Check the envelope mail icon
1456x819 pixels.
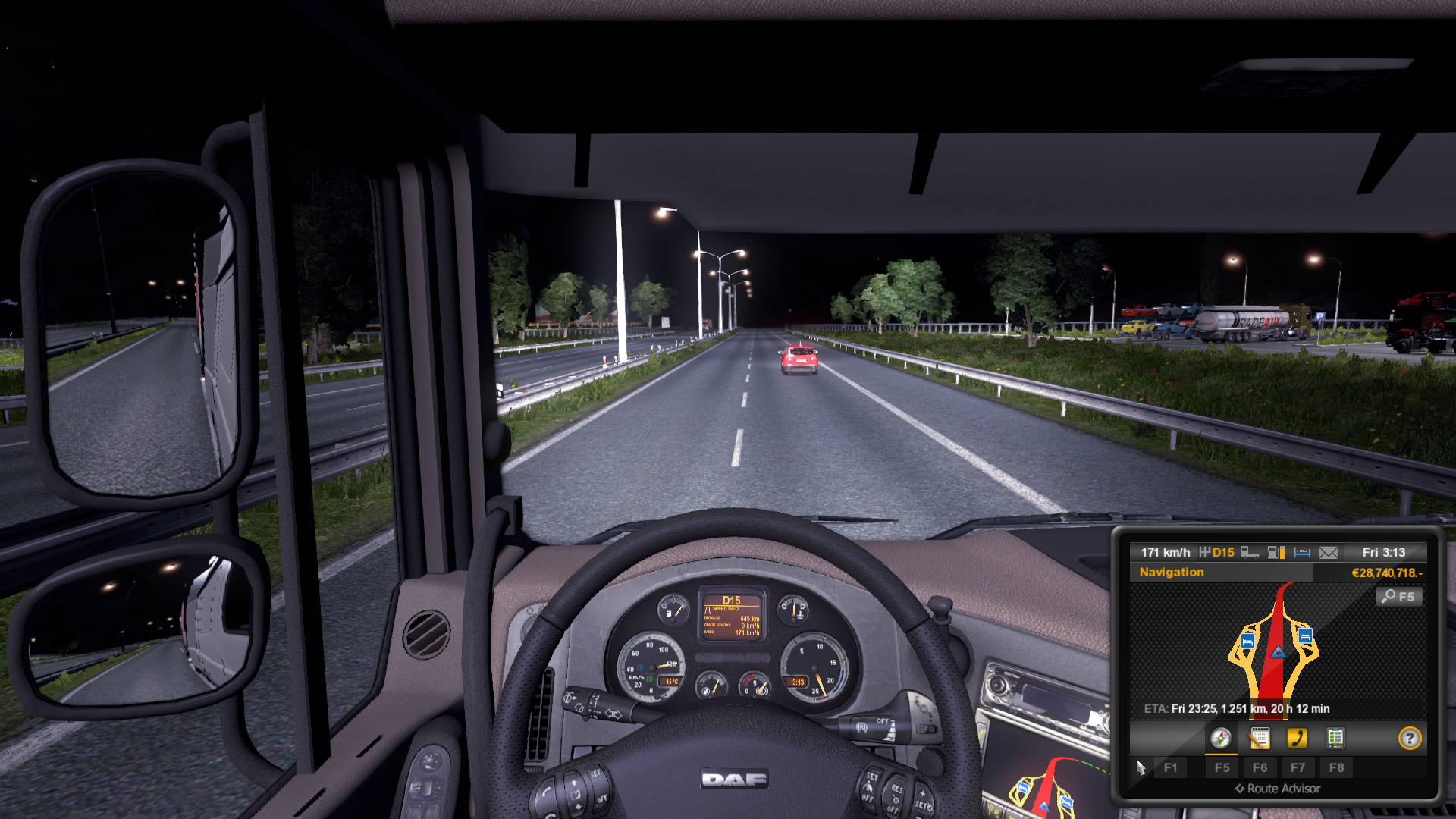pyautogui.click(x=1329, y=553)
